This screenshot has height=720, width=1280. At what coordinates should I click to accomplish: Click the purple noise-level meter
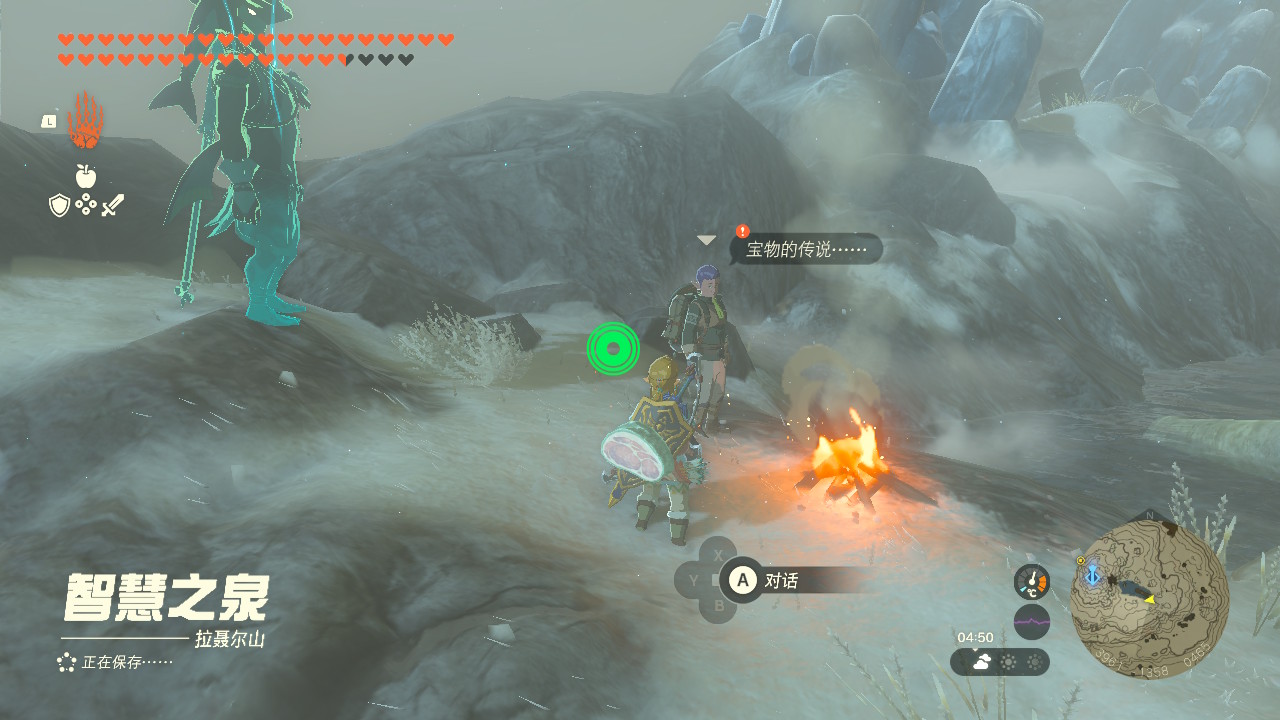pyautogui.click(x=1032, y=621)
